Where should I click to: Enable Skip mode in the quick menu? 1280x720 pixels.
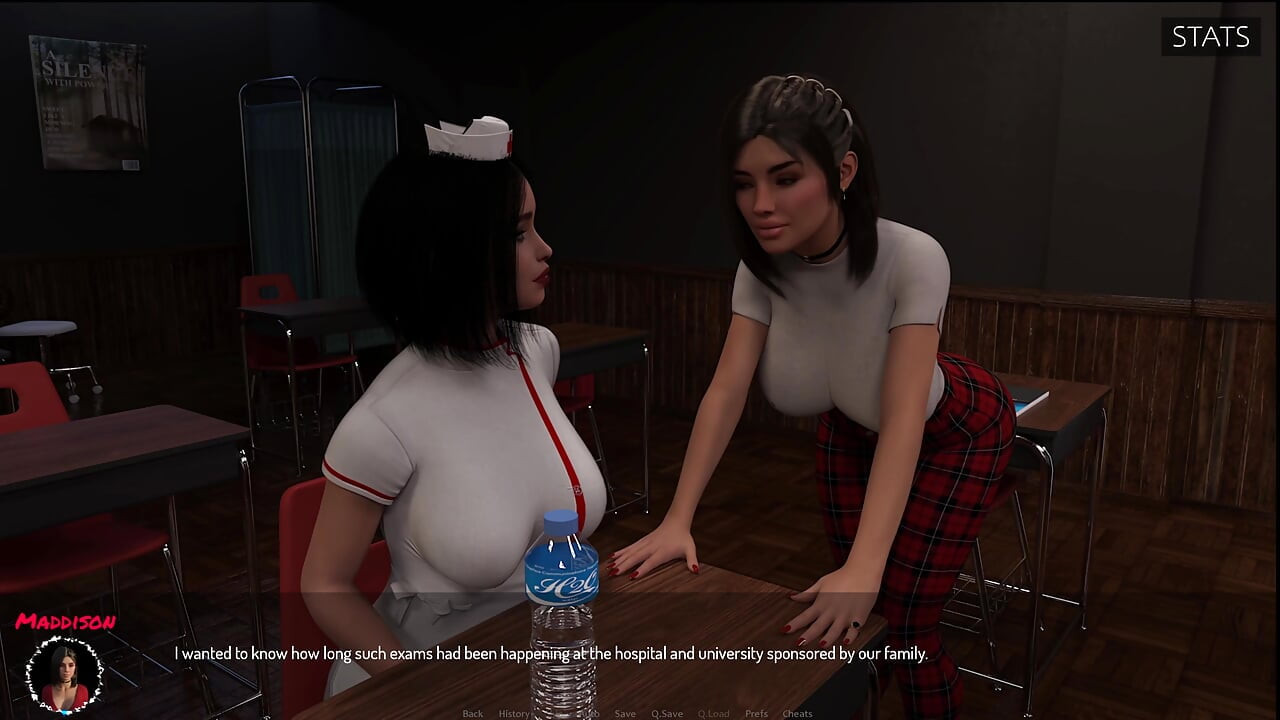tap(555, 713)
